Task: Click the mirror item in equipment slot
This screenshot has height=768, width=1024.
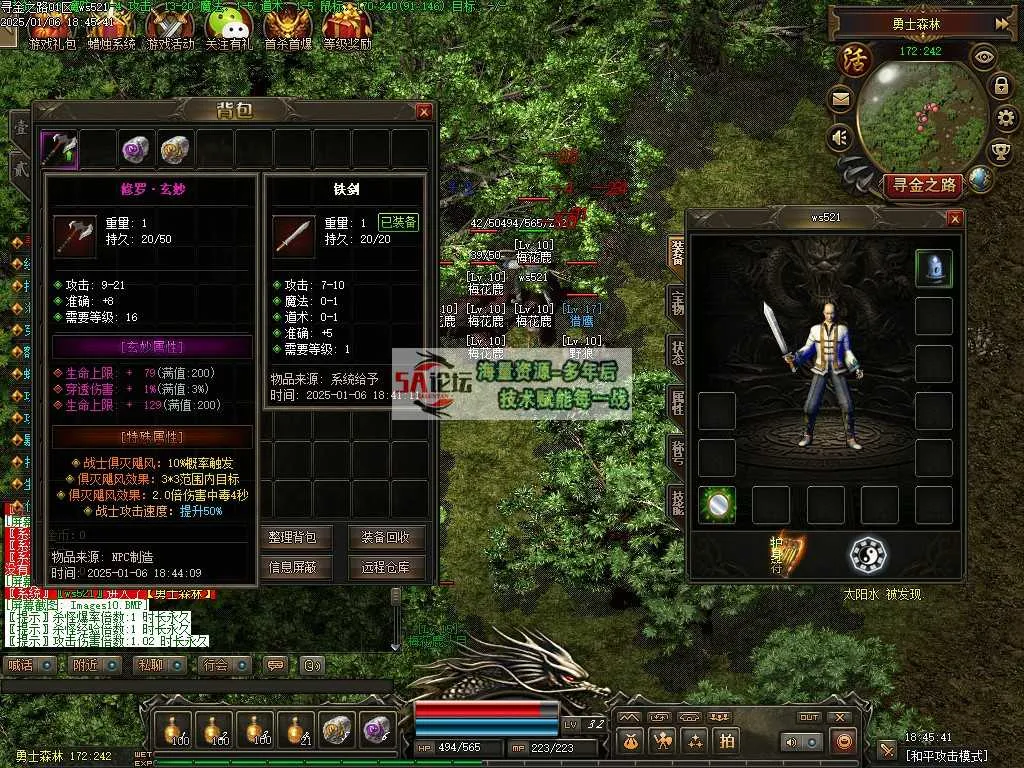Action: (717, 505)
